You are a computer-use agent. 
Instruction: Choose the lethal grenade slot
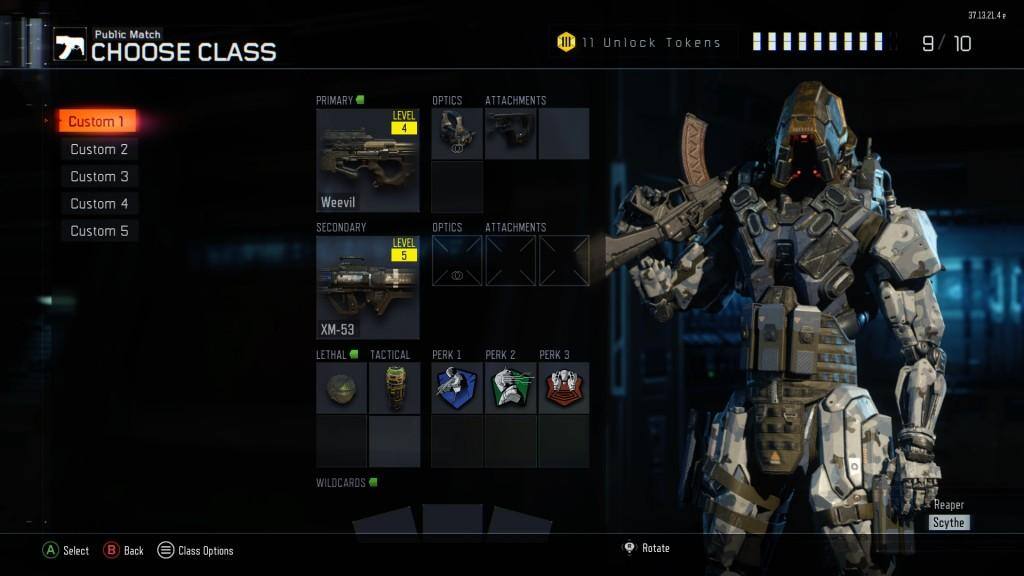click(341, 388)
